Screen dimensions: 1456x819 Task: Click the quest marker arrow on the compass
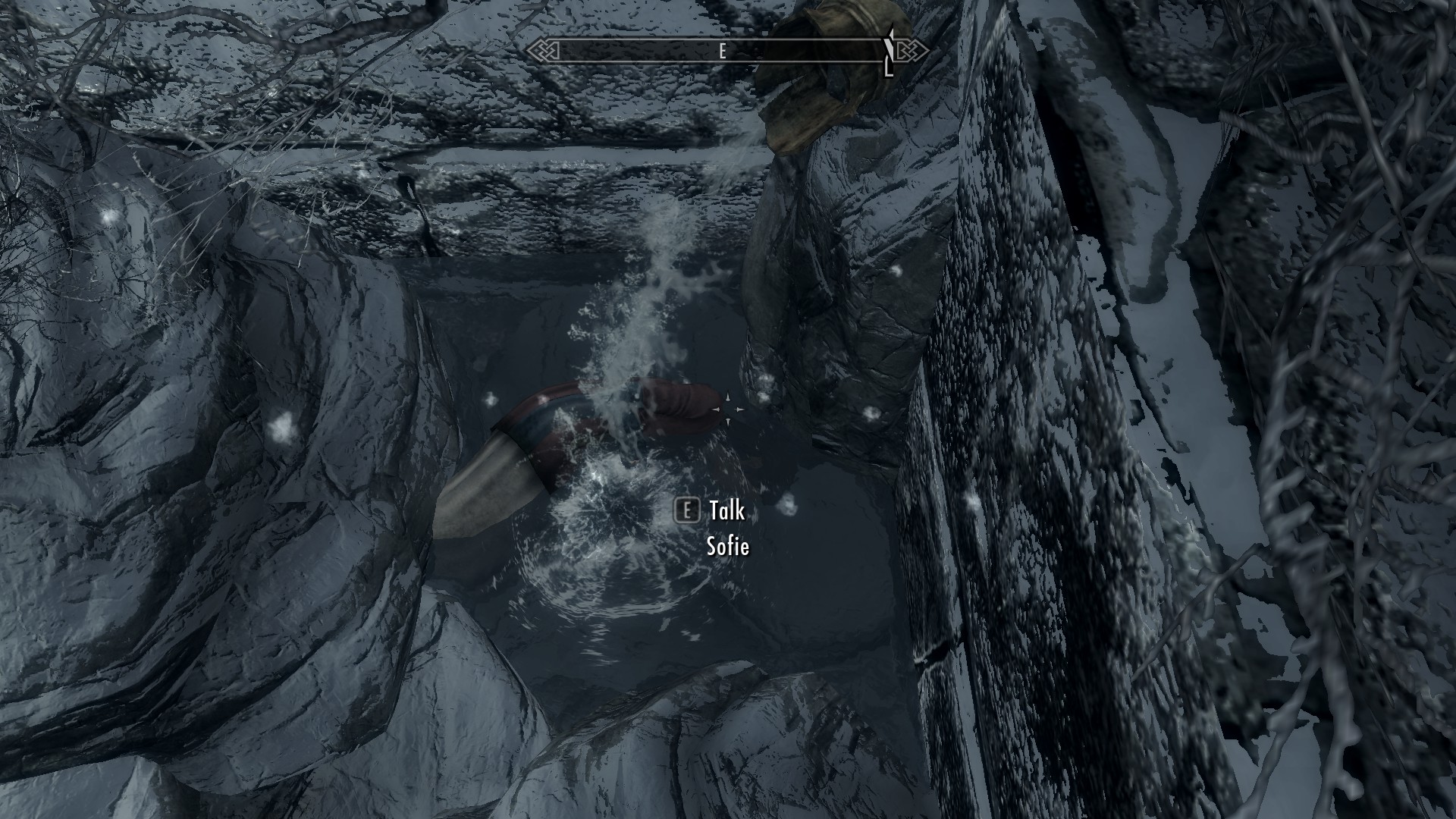(x=887, y=47)
